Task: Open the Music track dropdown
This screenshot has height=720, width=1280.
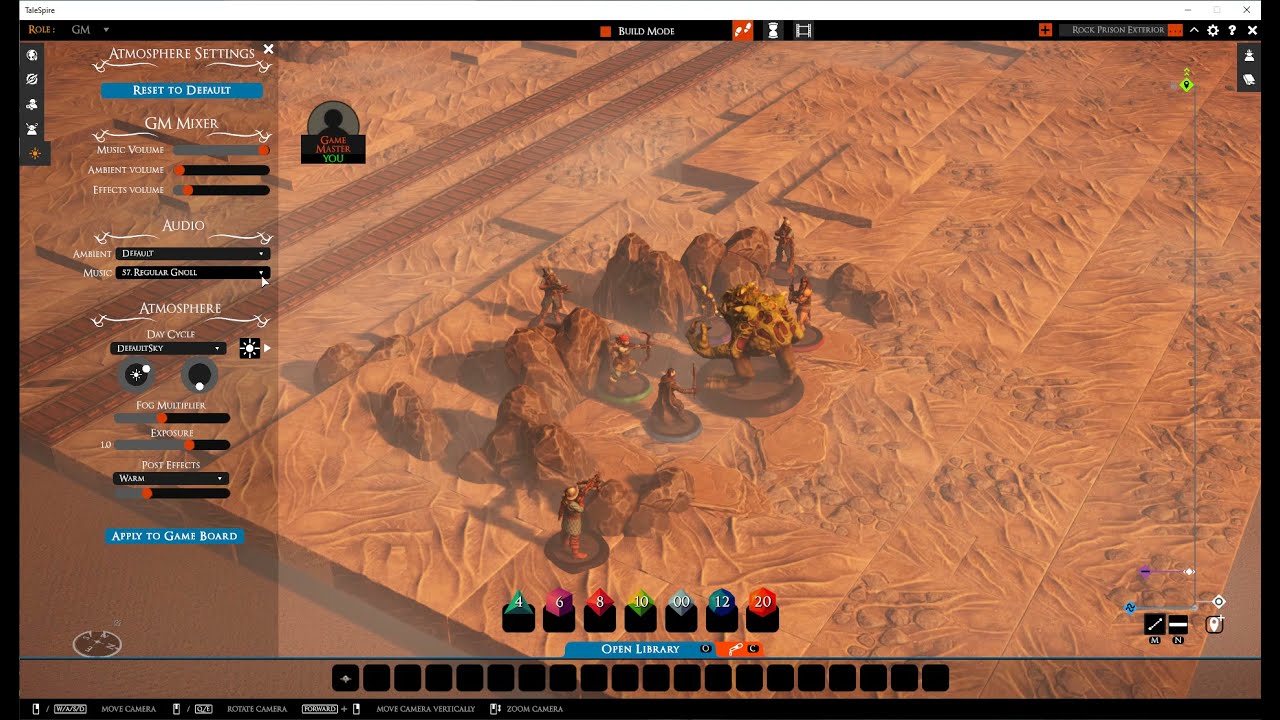Action: (x=192, y=272)
